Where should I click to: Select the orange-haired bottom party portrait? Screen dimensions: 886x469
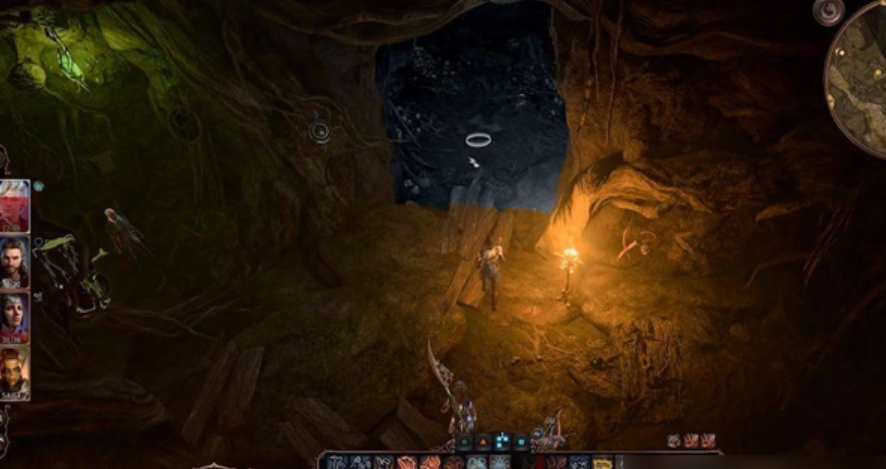(x=14, y=372)
